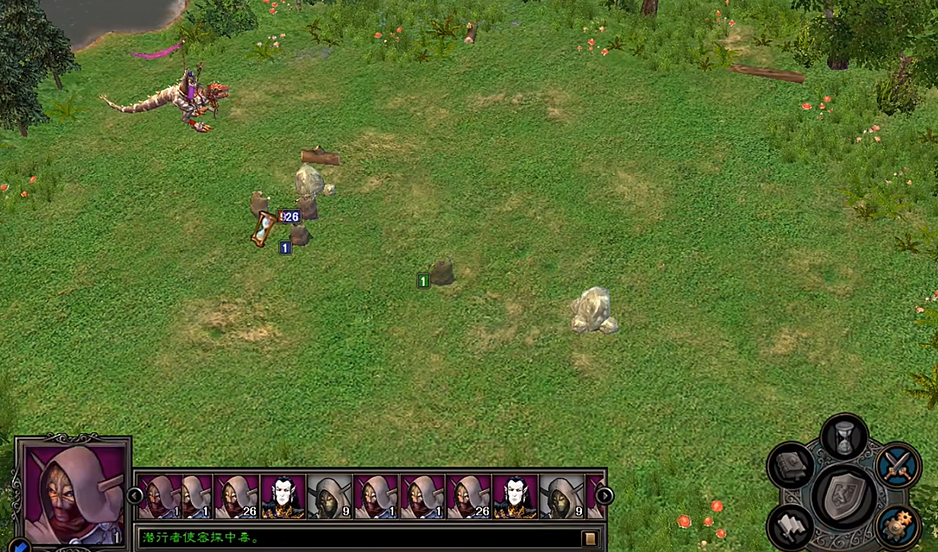This screenshot has height=552, width=938.
Task: Open combat options via the gears icon
Action: click(897, 525)
